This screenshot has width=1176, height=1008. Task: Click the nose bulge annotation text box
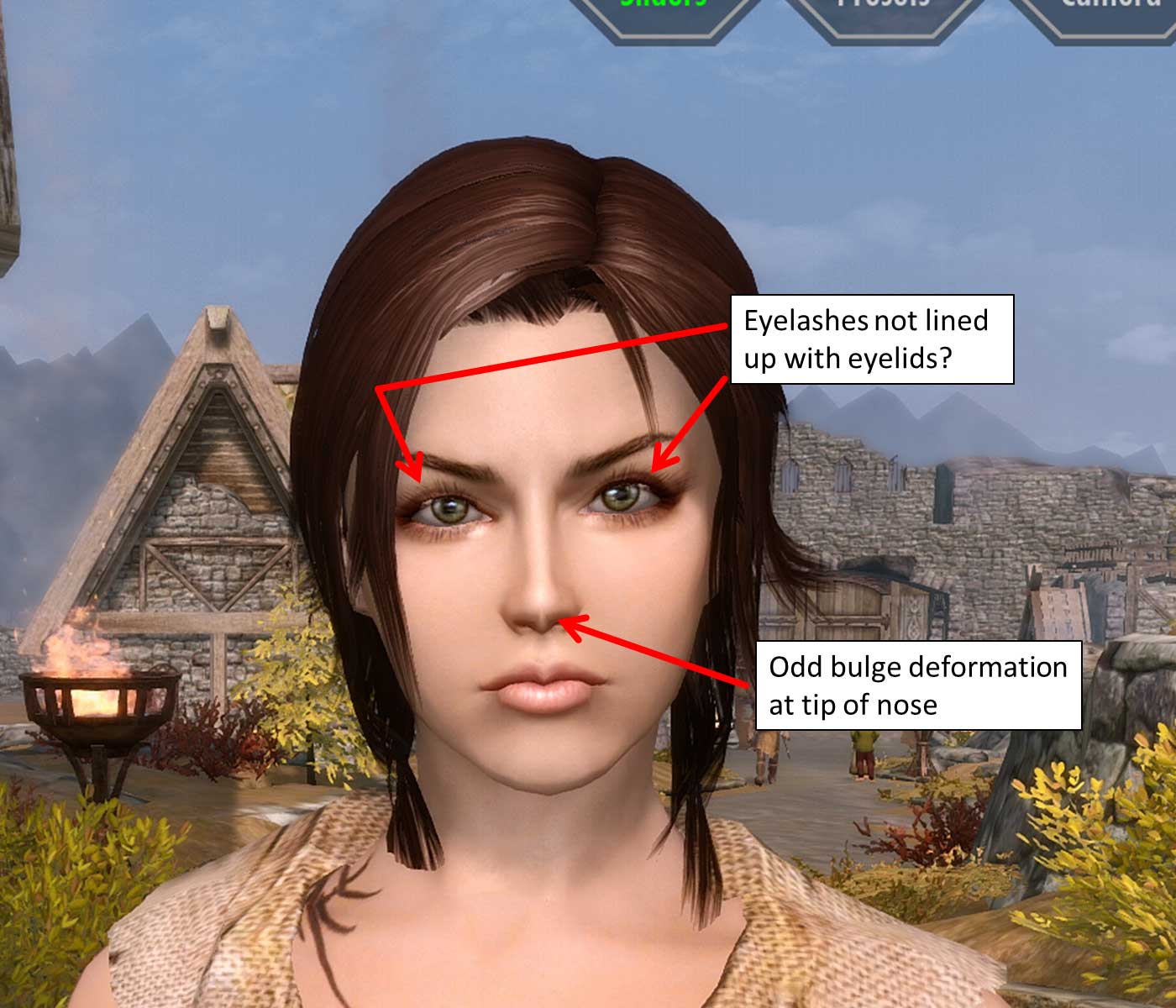tap(920, 687)
